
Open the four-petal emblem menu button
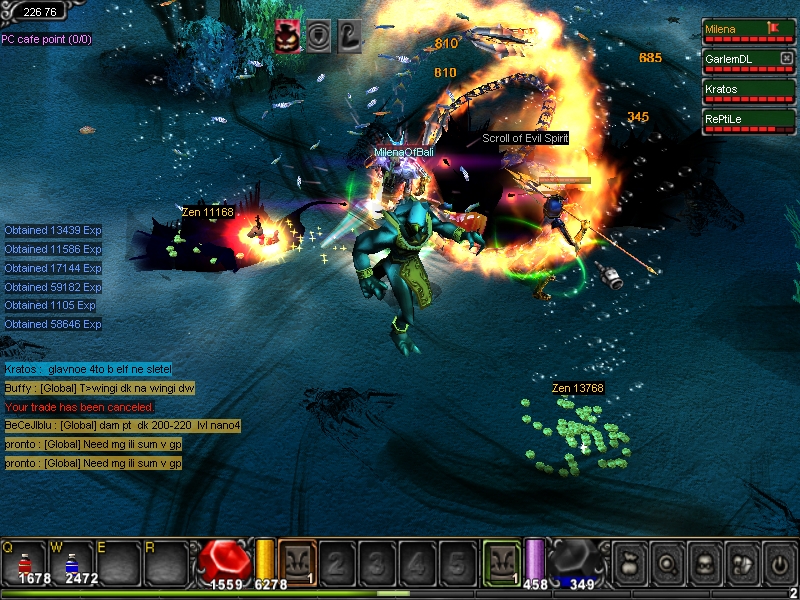coord(741,564)
